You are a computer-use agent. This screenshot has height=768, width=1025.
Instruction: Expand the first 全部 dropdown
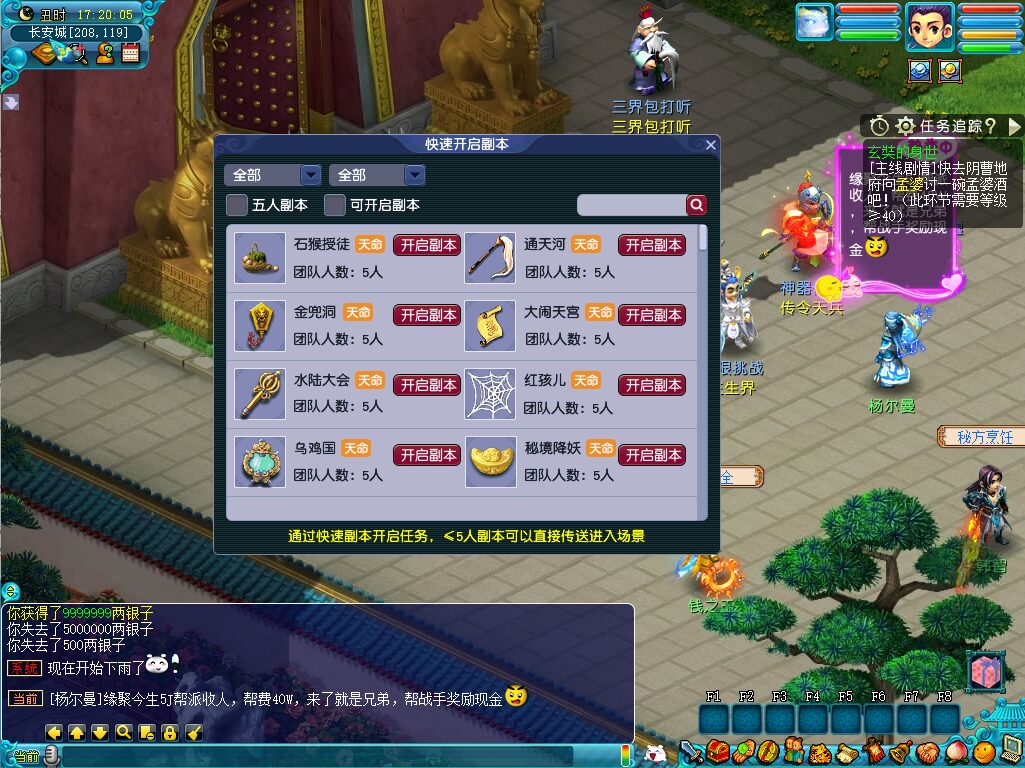click(x=272, y=175)
